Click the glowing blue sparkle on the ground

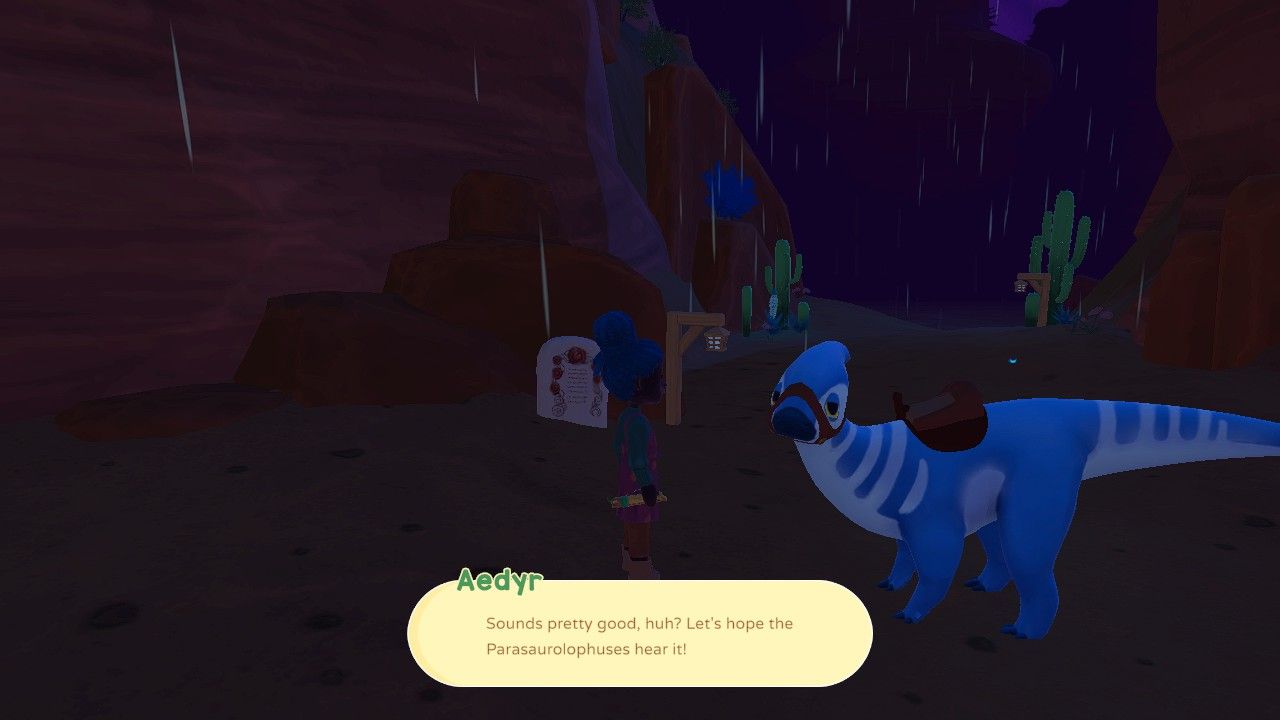pyautogui.click(x=1013, y=357)
